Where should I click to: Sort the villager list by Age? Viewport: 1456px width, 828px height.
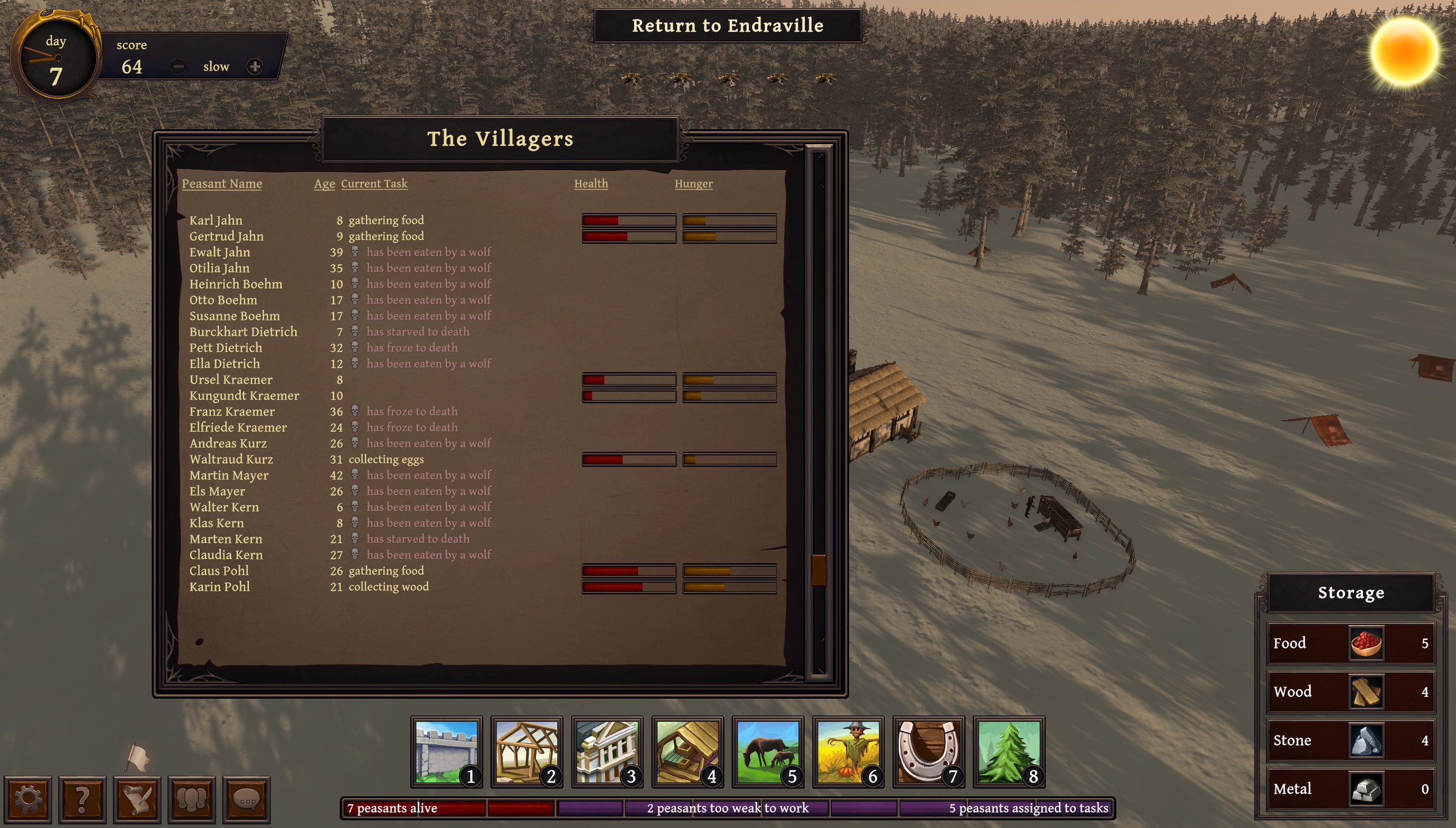[x=324, y=183]
